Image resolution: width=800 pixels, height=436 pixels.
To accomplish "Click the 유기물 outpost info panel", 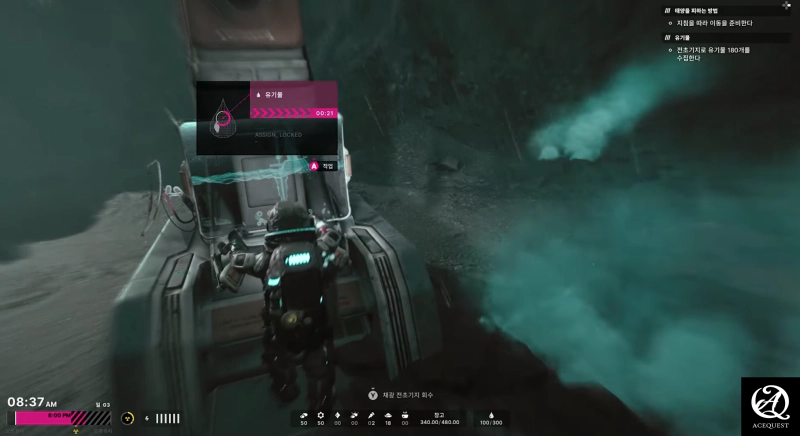I will [266, 118].
